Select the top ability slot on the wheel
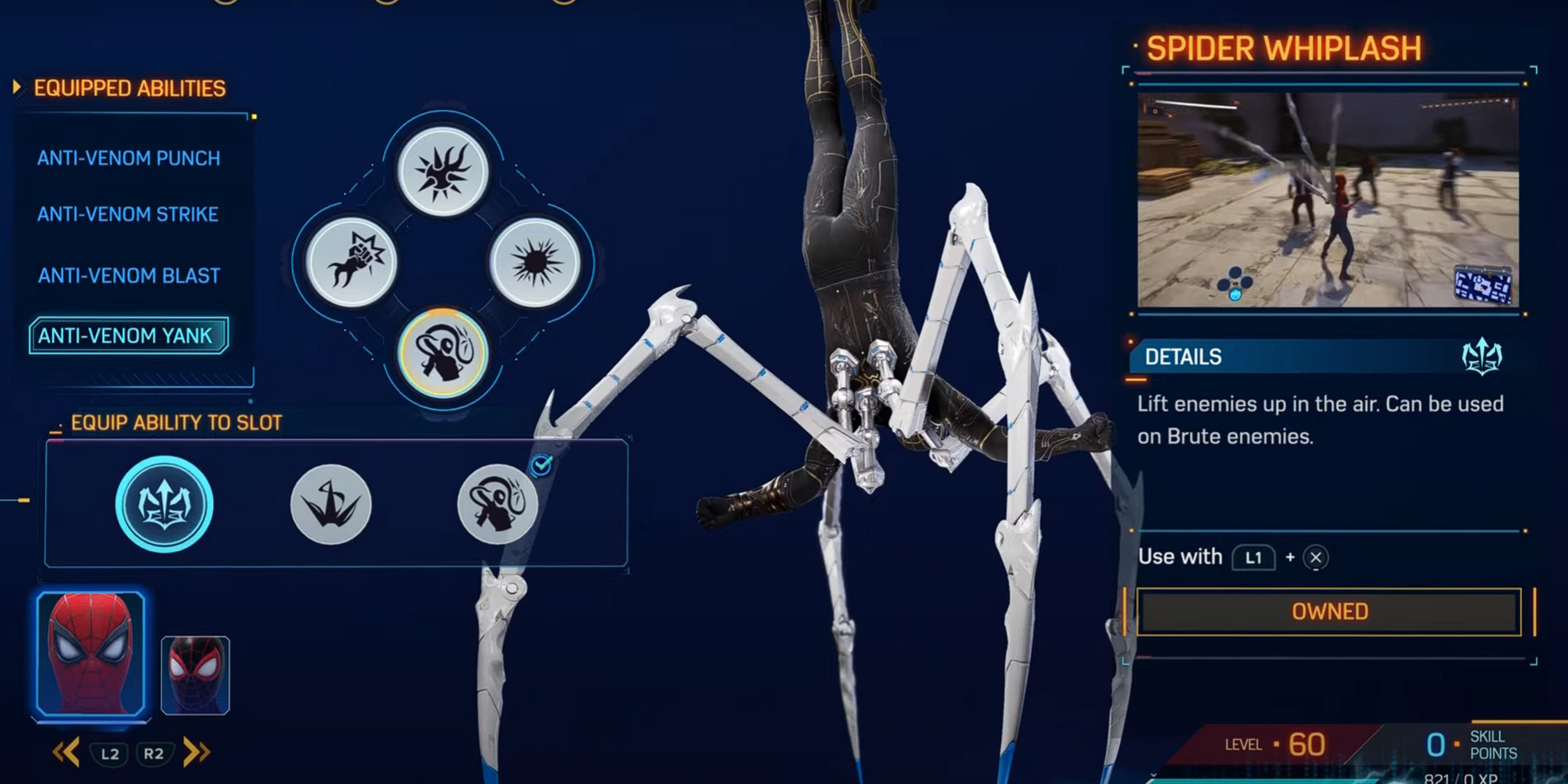The width and height of the screenshot is (1568, 784). tap(442, 170)
